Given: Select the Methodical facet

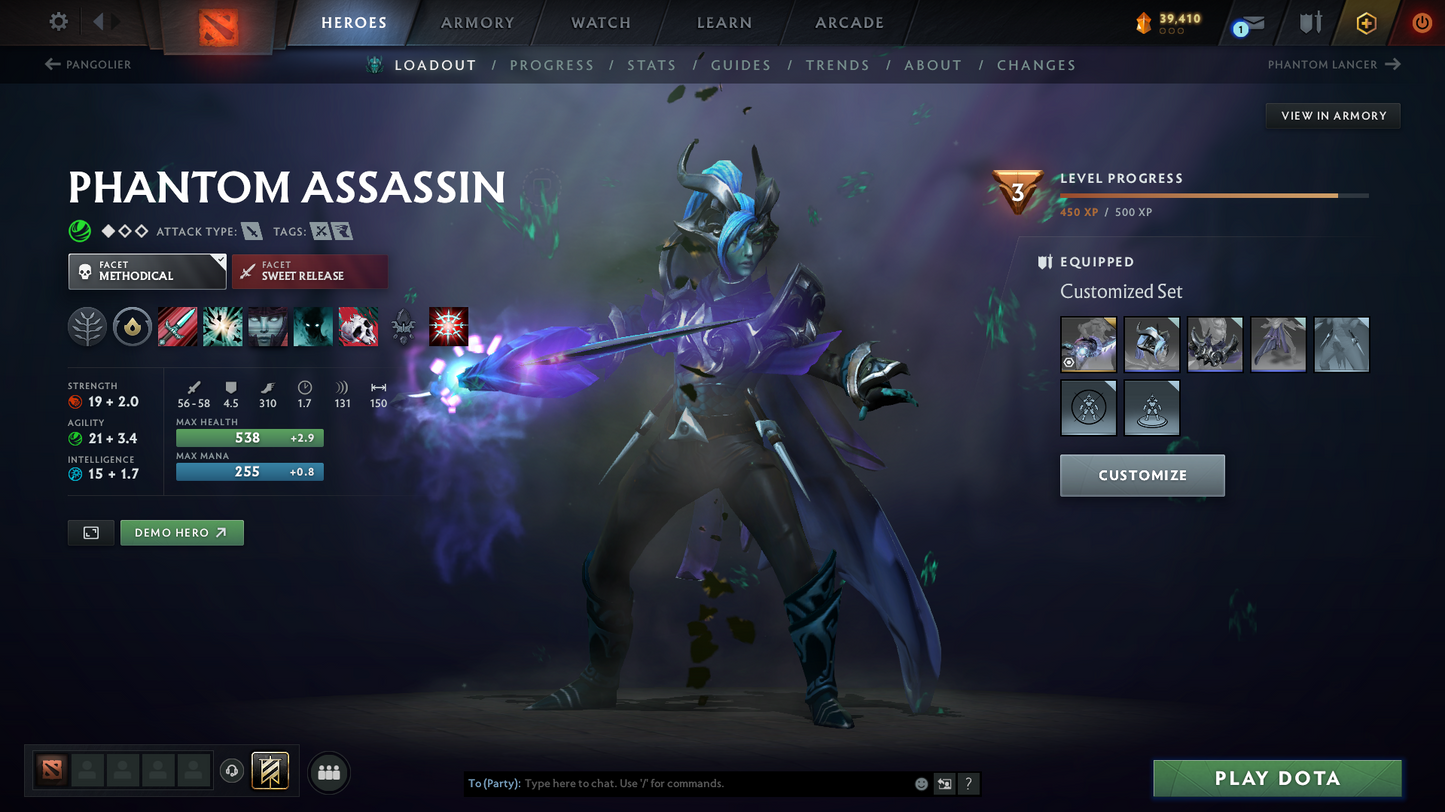Looking at the screenshot, I should pos(147,271).
